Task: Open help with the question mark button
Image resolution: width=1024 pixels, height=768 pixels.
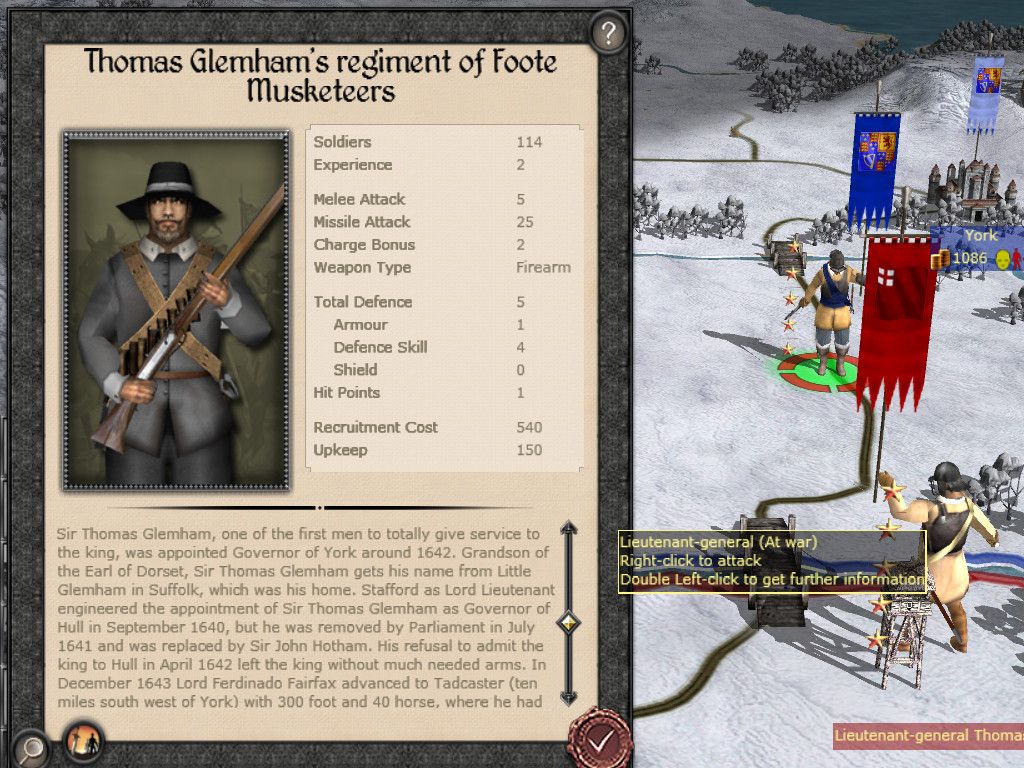Action: click(x=607, y=35)
